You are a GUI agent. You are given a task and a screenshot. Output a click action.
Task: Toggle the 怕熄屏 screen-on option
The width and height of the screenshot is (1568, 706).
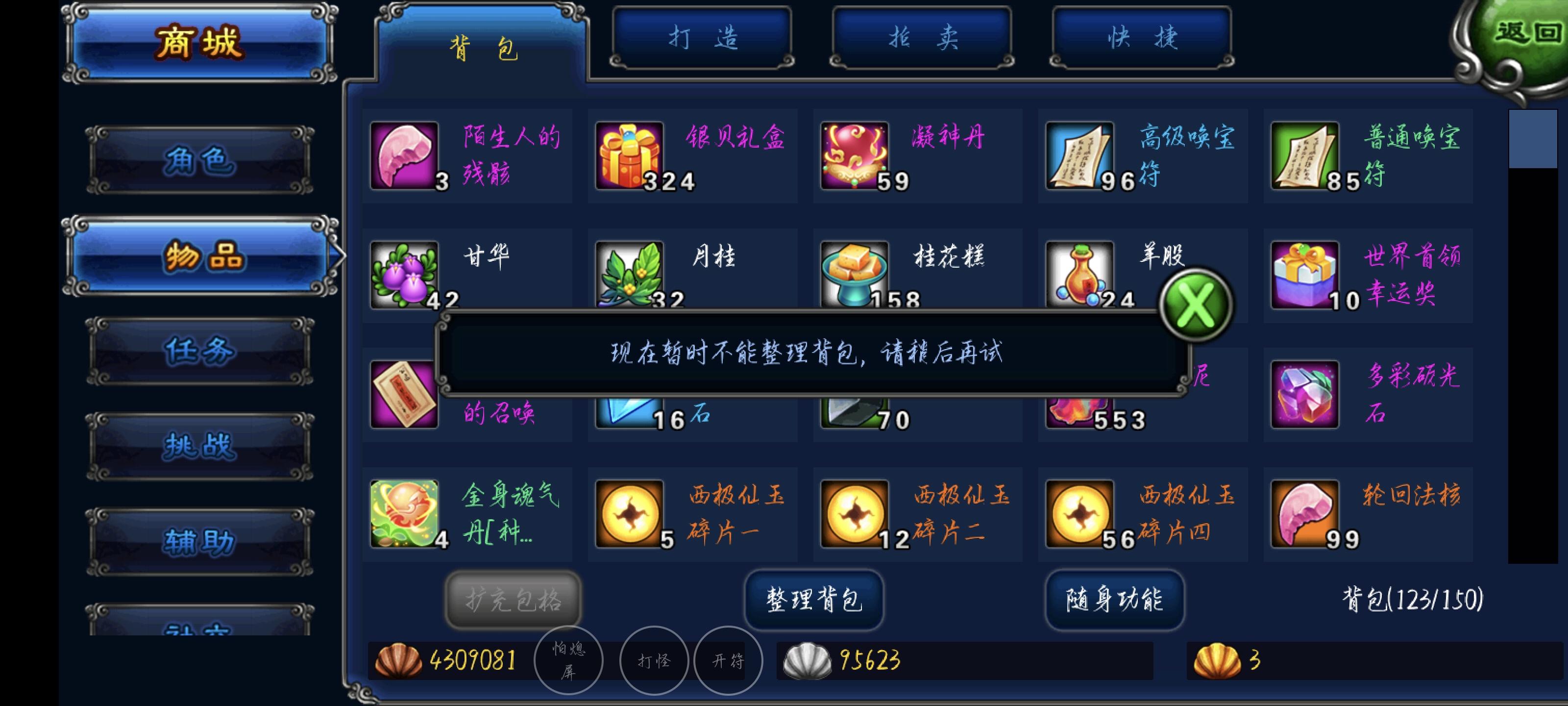(x=567, y=660)
